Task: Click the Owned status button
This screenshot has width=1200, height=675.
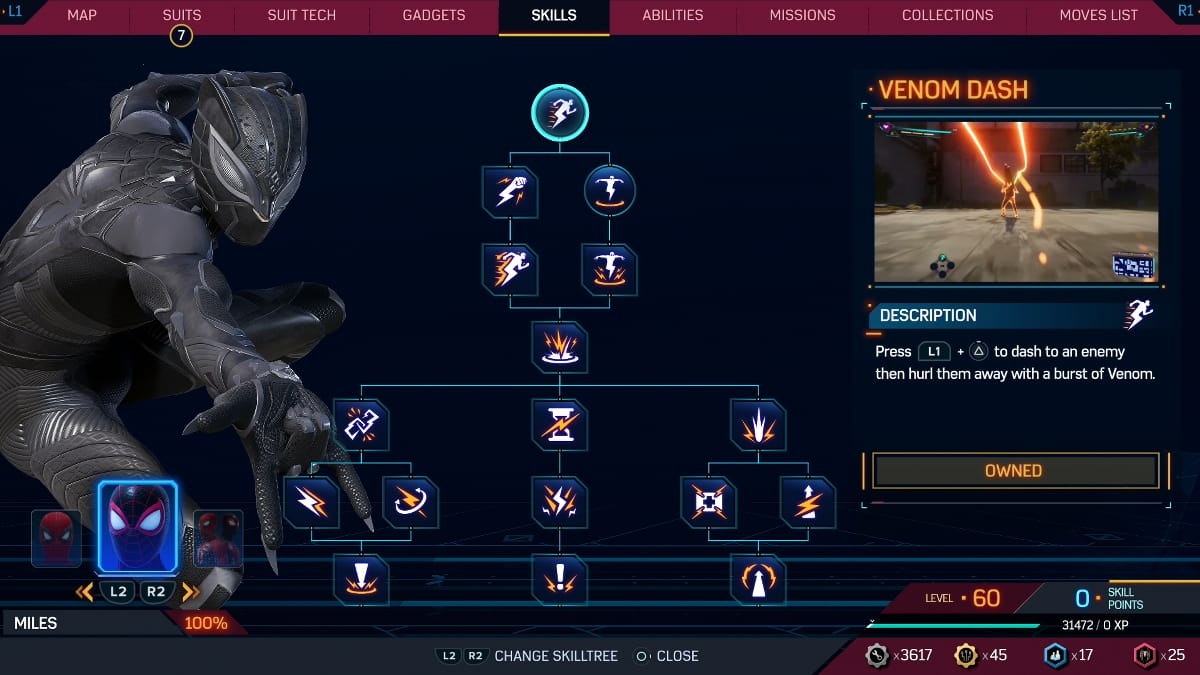Action: (x=1014, y=471)
